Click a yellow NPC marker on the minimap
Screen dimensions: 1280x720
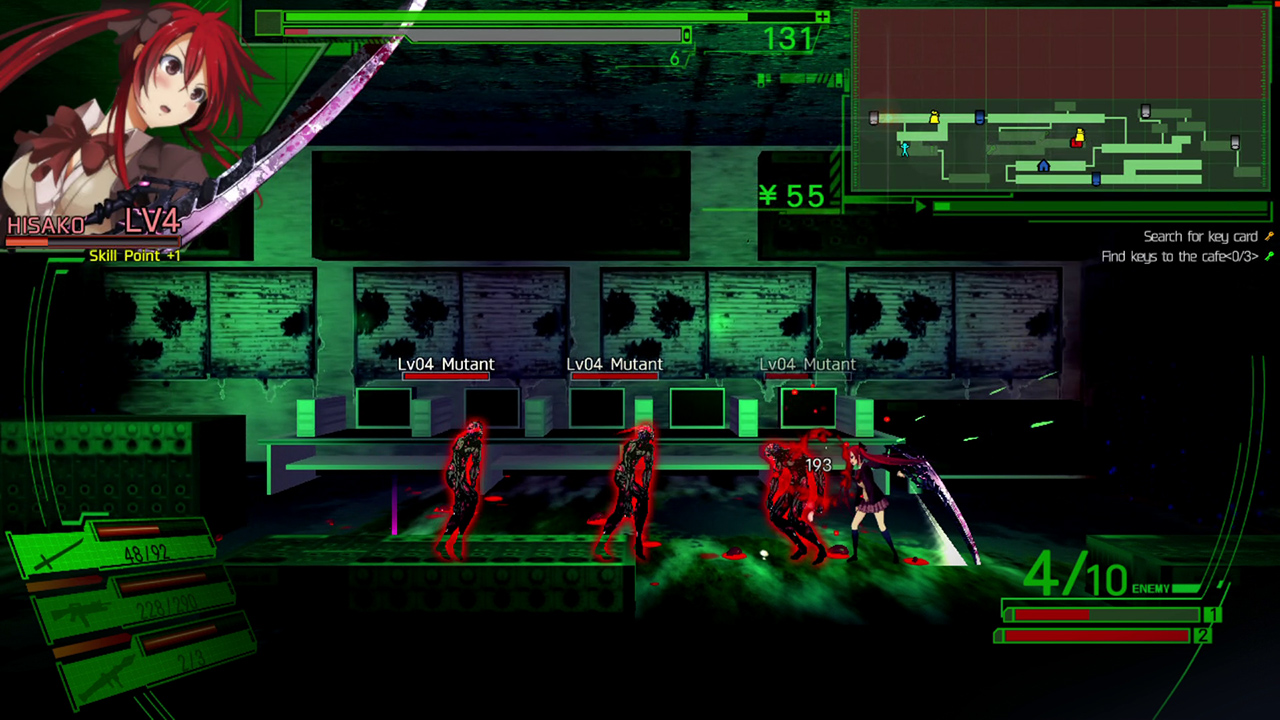point(933,117)
